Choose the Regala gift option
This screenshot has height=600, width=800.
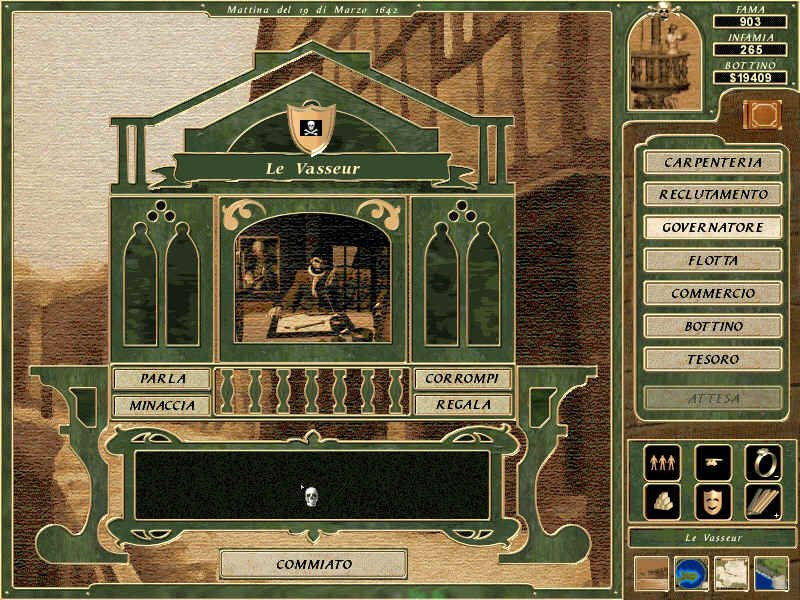[x=463, y=405]
